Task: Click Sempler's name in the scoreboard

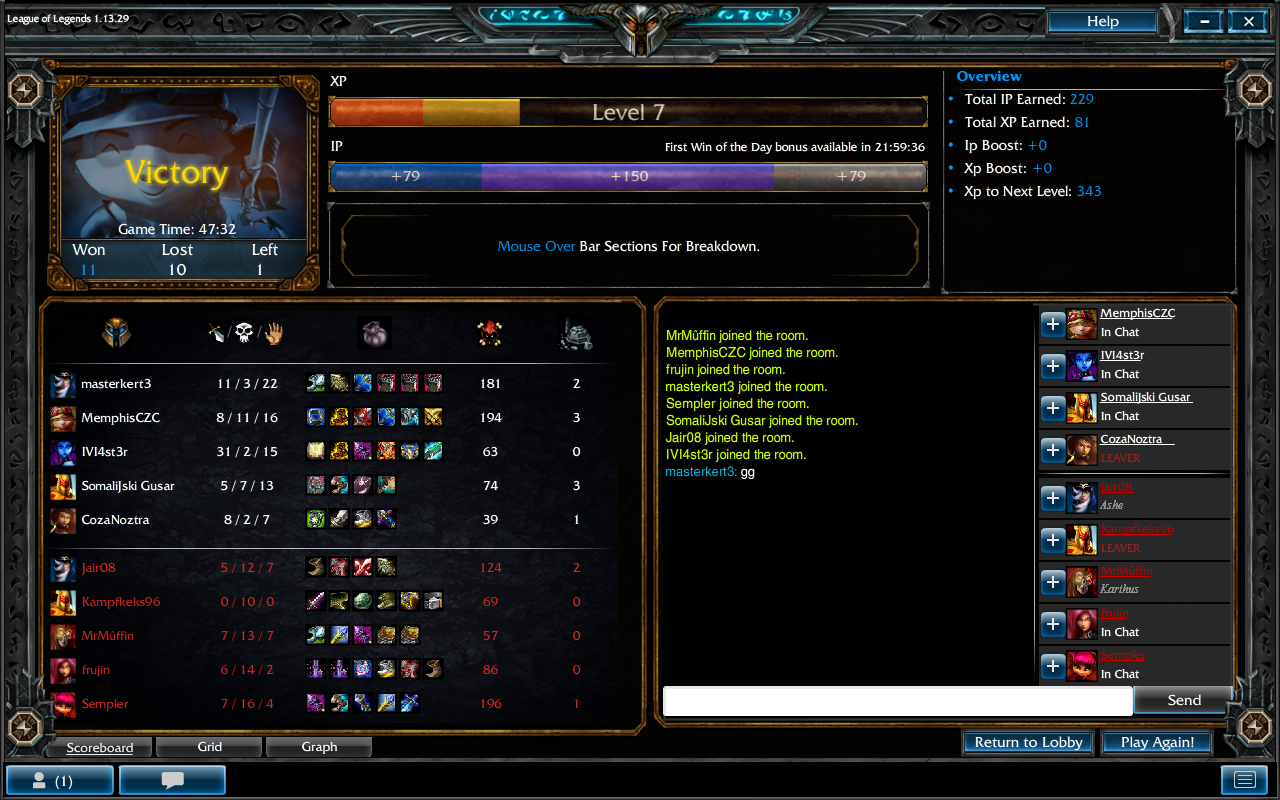Action: click(105, 704)
